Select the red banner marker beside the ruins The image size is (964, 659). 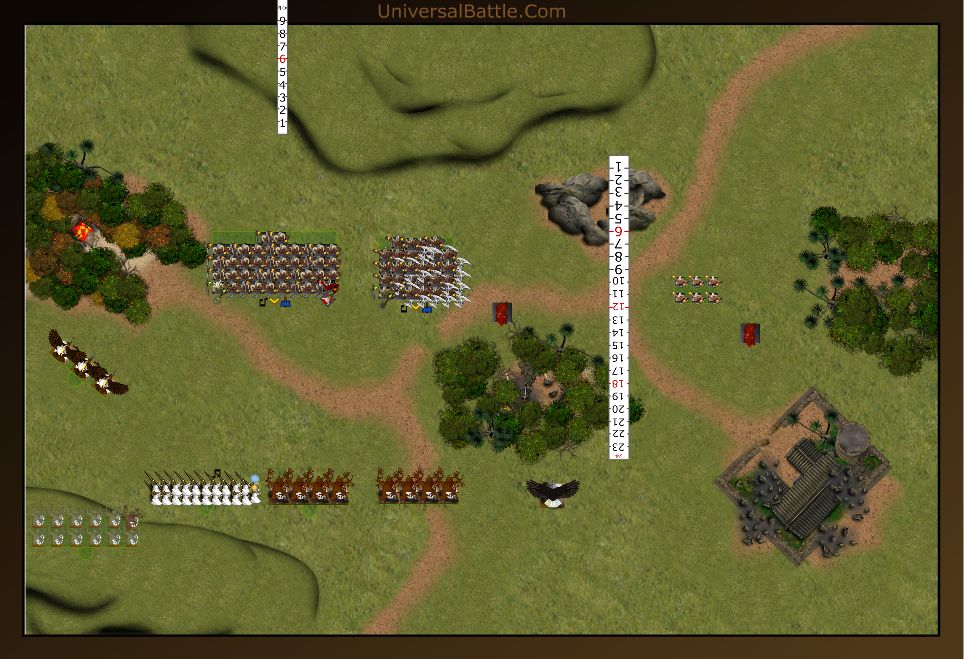pyautogui.click(x=750, y=334)
